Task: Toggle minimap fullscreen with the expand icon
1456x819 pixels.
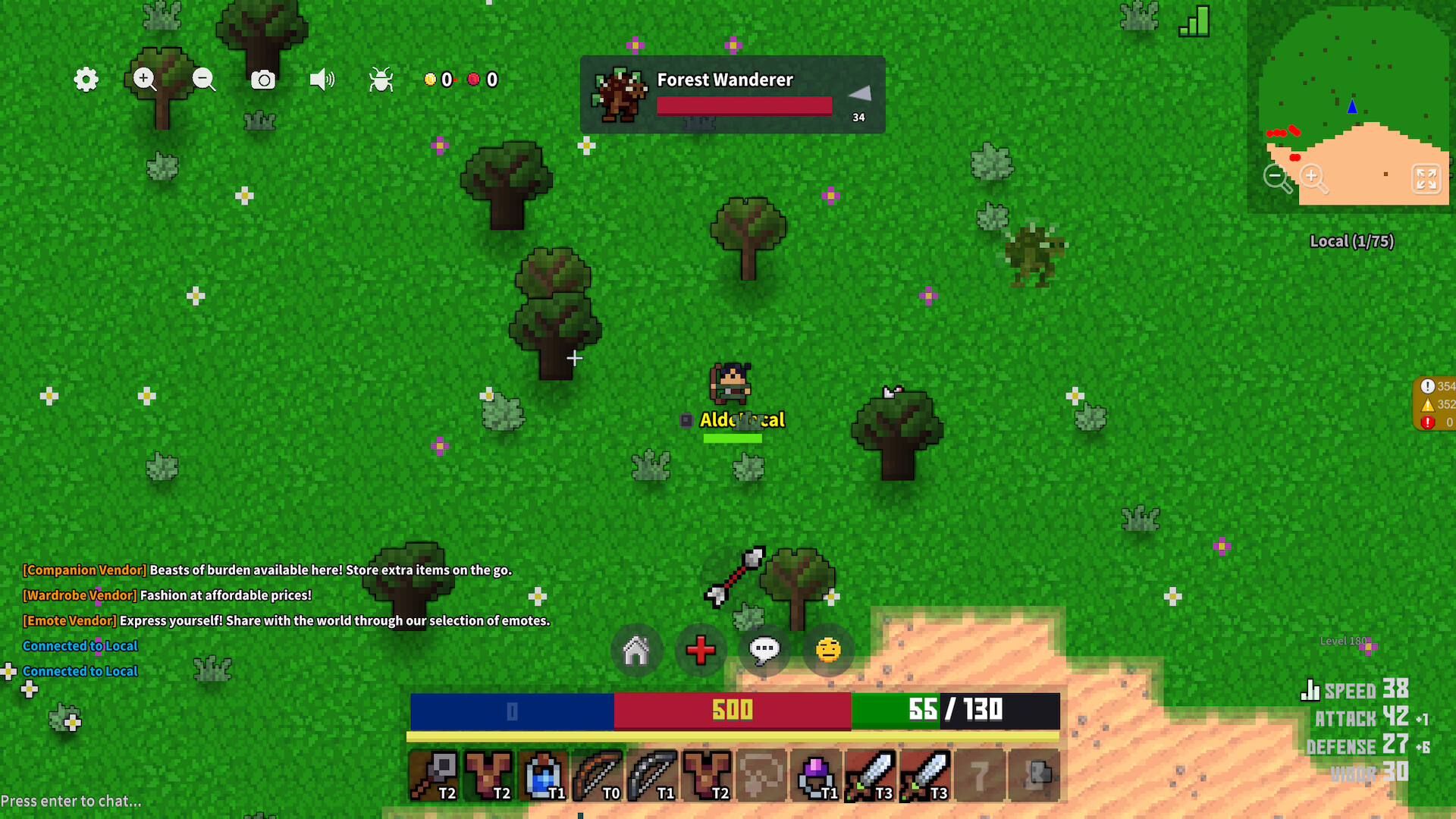Action: pos(1426,180)
